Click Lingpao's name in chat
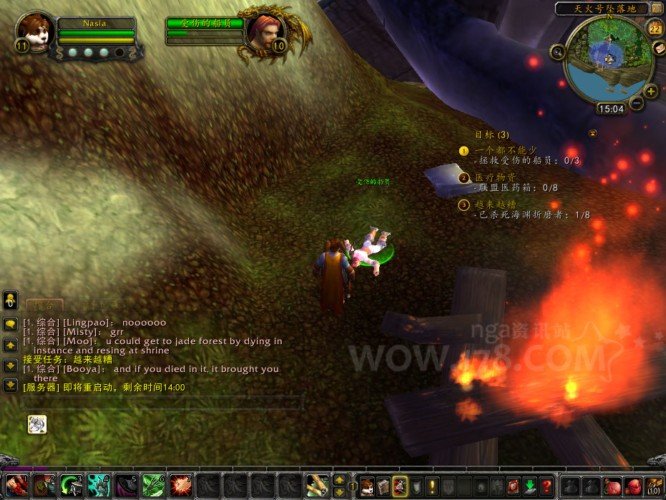Image resolution: width=666 pixels, height=500 pixels. pos(83,323)
